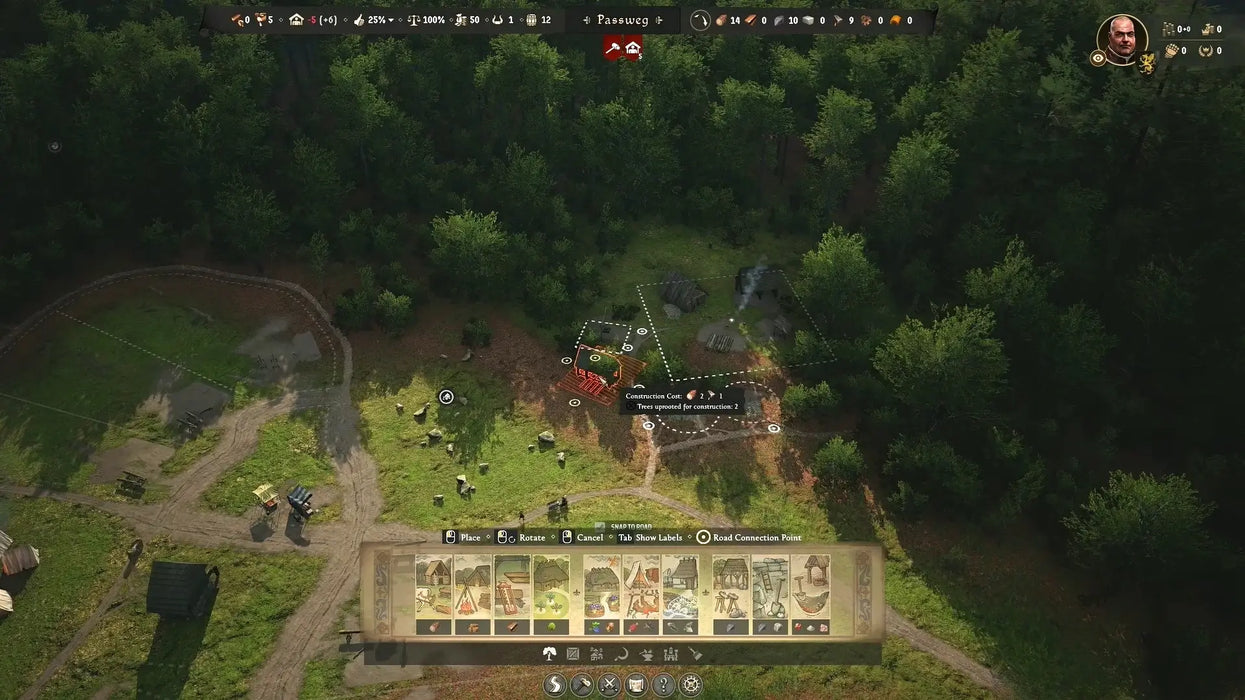Open the question mark help button

(661, 685)
